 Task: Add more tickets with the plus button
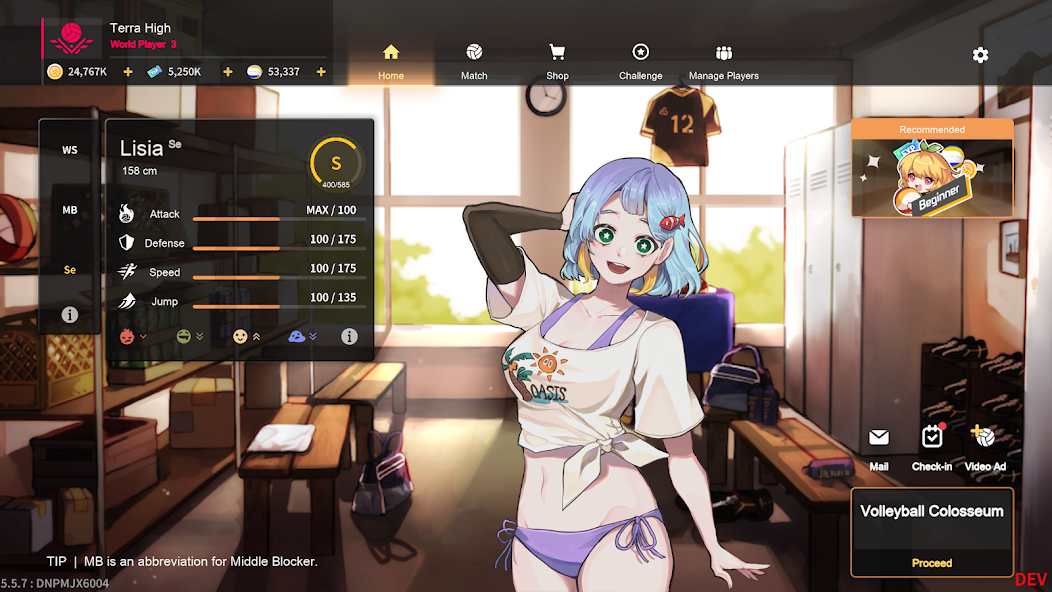pyautogui.click(x=227, y=72)
